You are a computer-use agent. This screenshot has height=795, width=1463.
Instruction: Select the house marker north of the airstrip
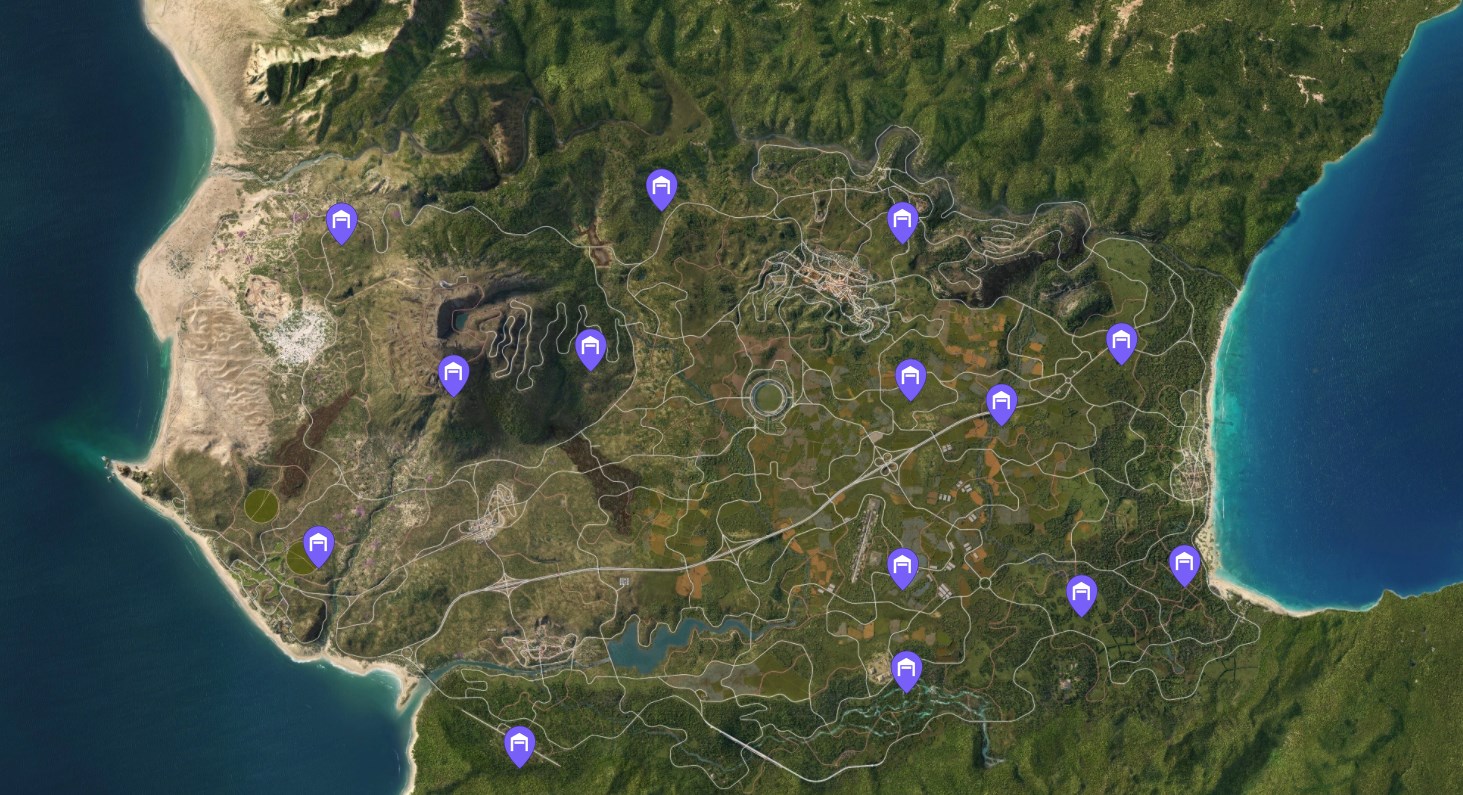(x=904, y=566)
